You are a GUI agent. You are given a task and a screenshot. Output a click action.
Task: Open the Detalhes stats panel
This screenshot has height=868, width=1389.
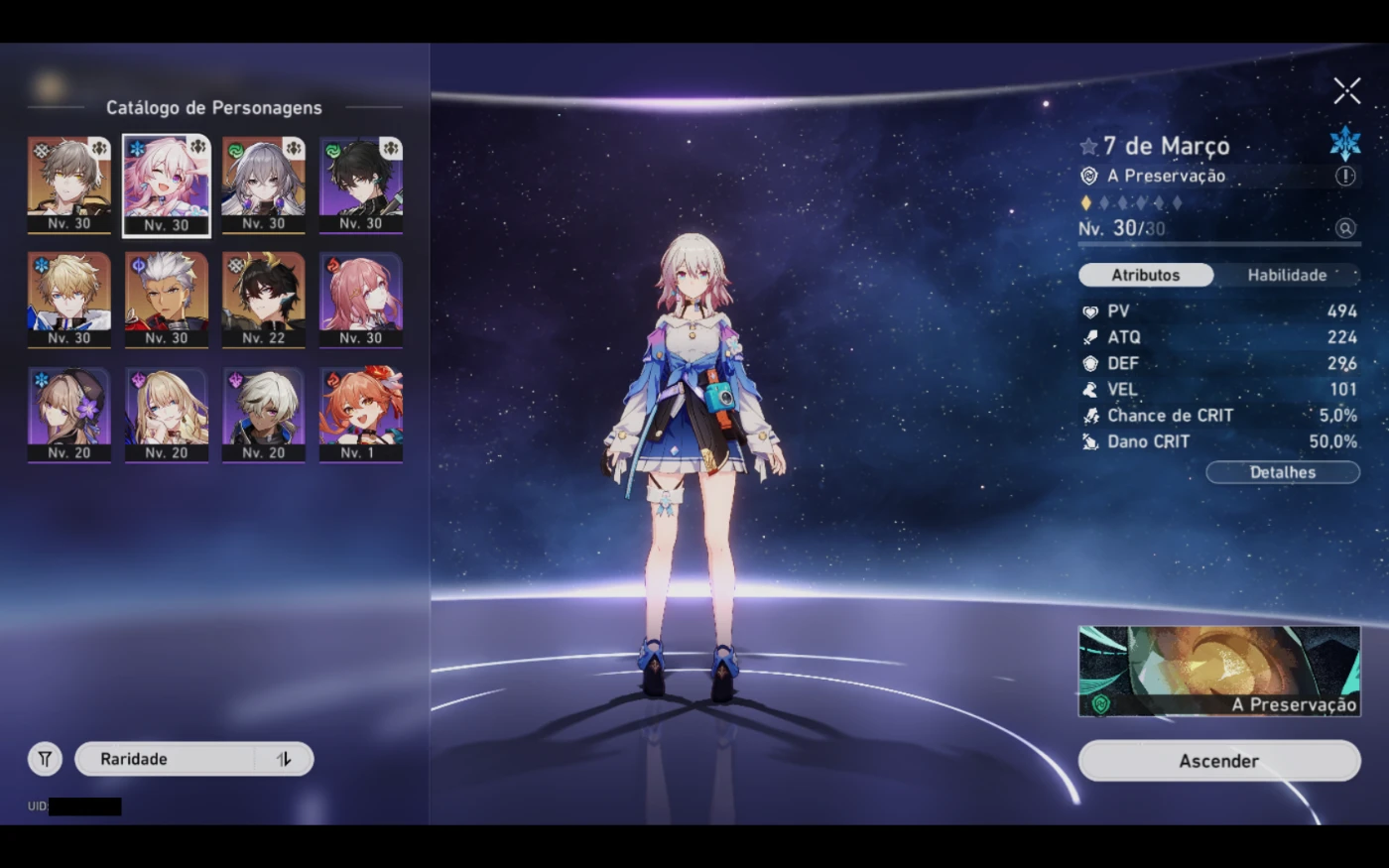1282,472
